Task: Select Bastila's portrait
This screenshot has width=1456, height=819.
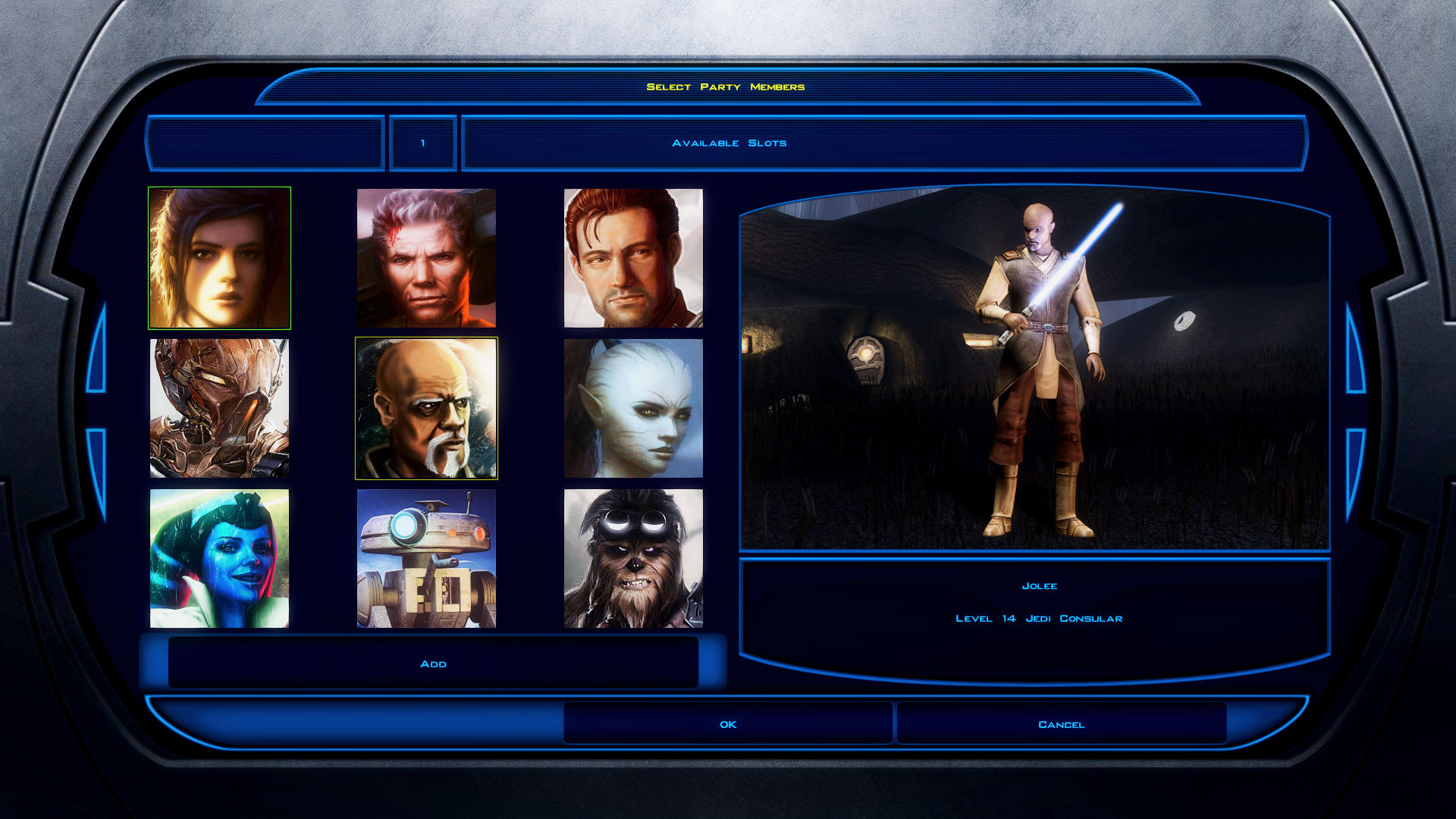Action: [x=219, y=258]
